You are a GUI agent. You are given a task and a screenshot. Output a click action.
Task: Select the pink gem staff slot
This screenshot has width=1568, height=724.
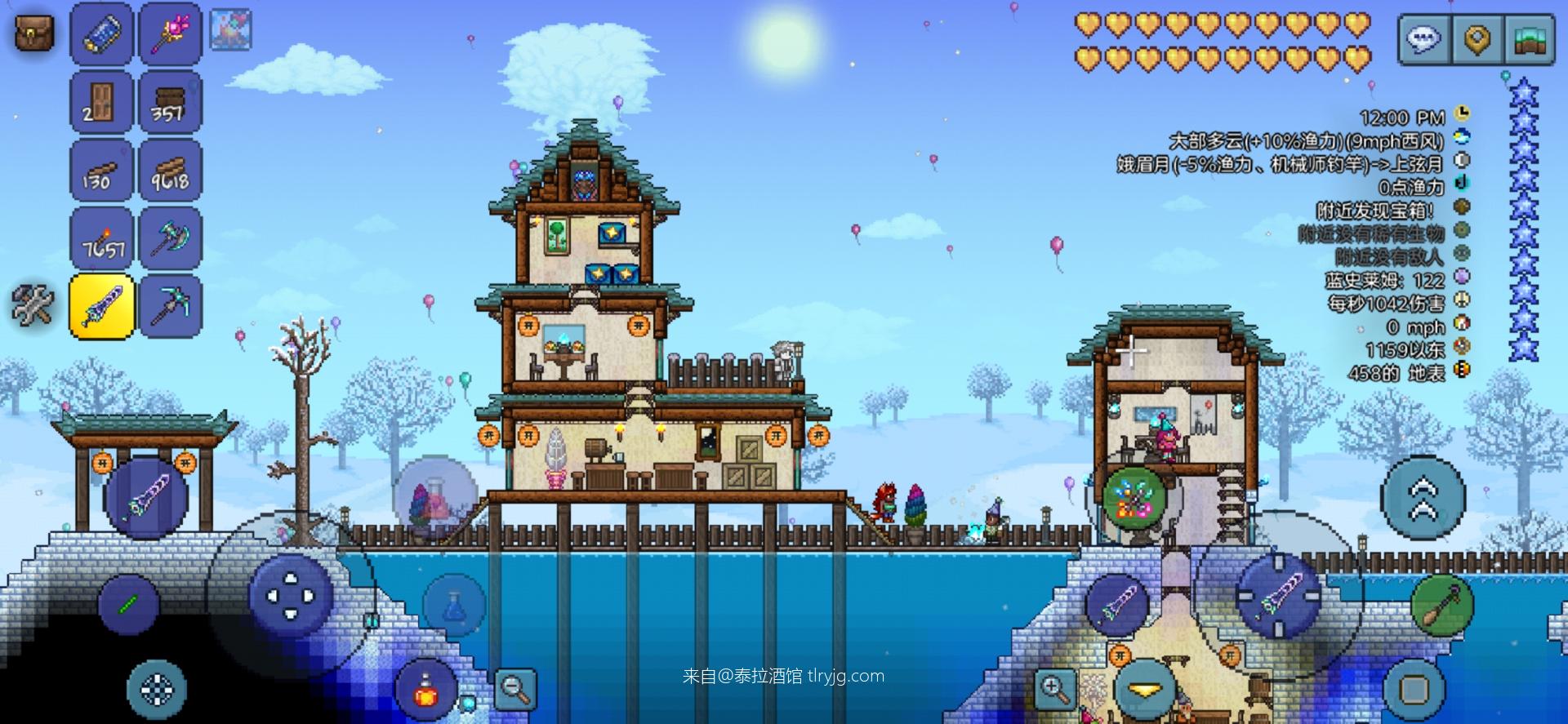(x=170, y=33)
